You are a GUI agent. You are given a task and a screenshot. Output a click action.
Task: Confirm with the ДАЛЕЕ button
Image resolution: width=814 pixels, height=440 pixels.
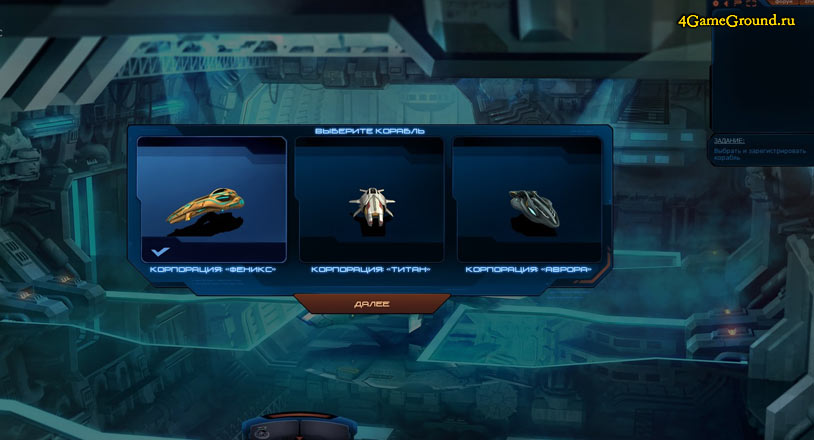(372, 303)
